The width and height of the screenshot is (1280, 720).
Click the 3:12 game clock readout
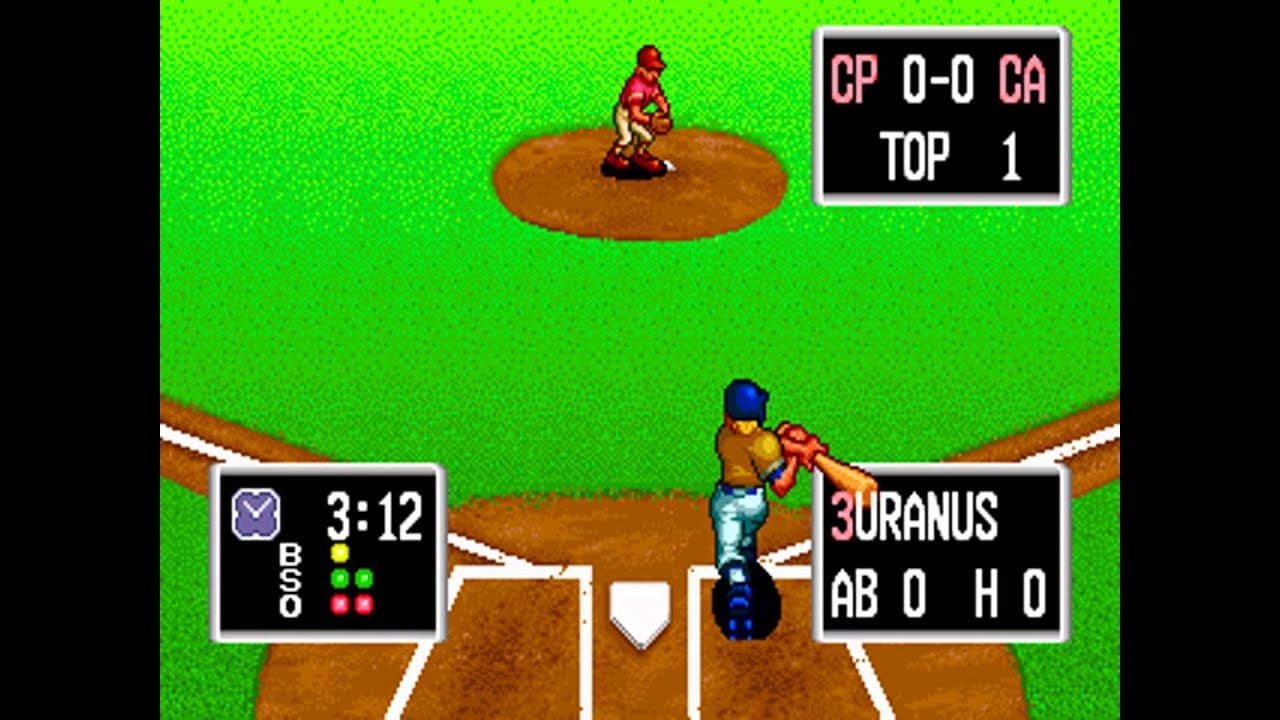coord(373,513)
